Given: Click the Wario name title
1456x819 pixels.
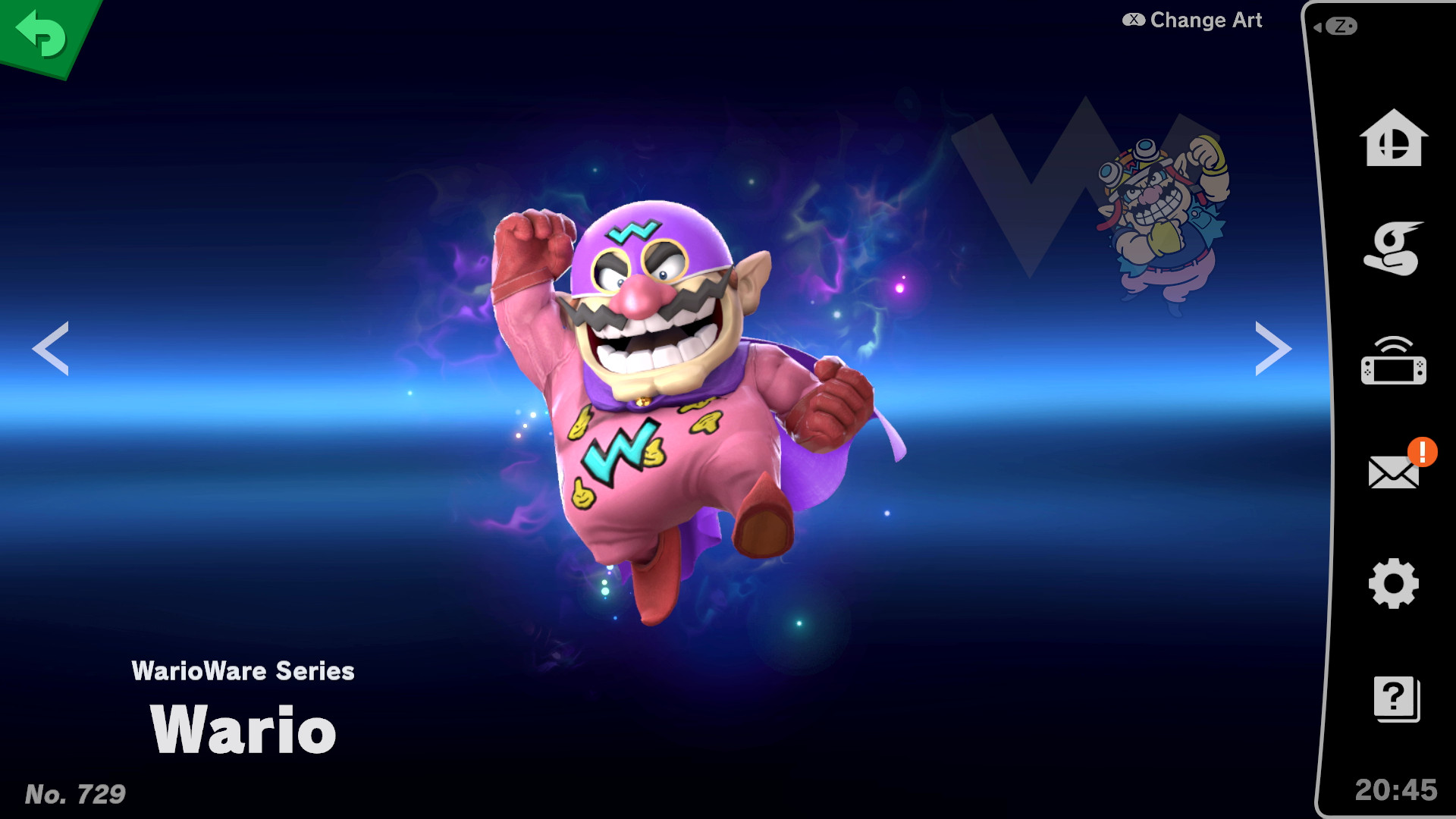Looking at the screenshot, I should [x=243, y=730].
